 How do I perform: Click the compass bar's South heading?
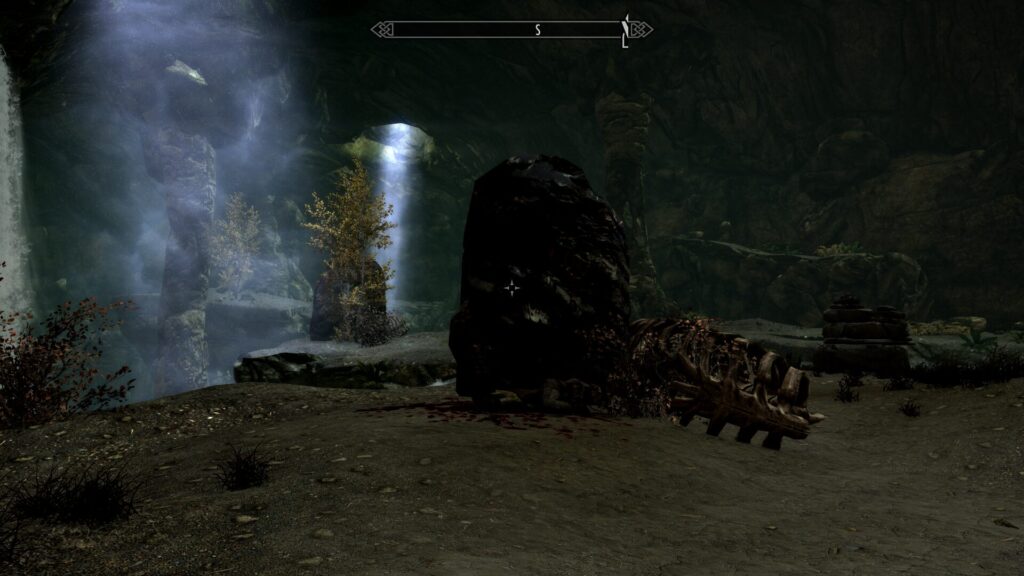pyautogui.click(x=537, y=30)
